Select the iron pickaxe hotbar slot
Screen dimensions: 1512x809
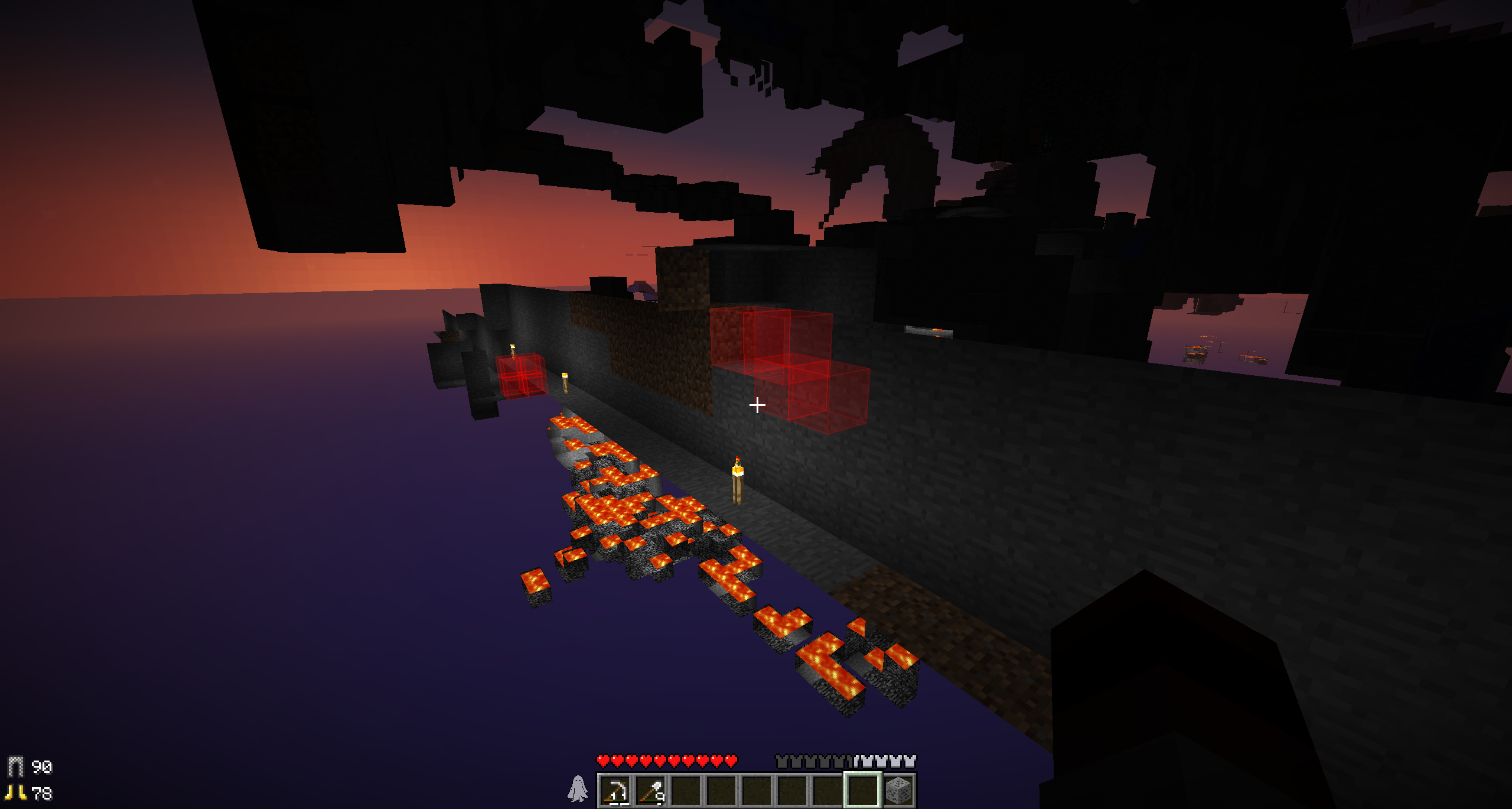pos(615,790)
